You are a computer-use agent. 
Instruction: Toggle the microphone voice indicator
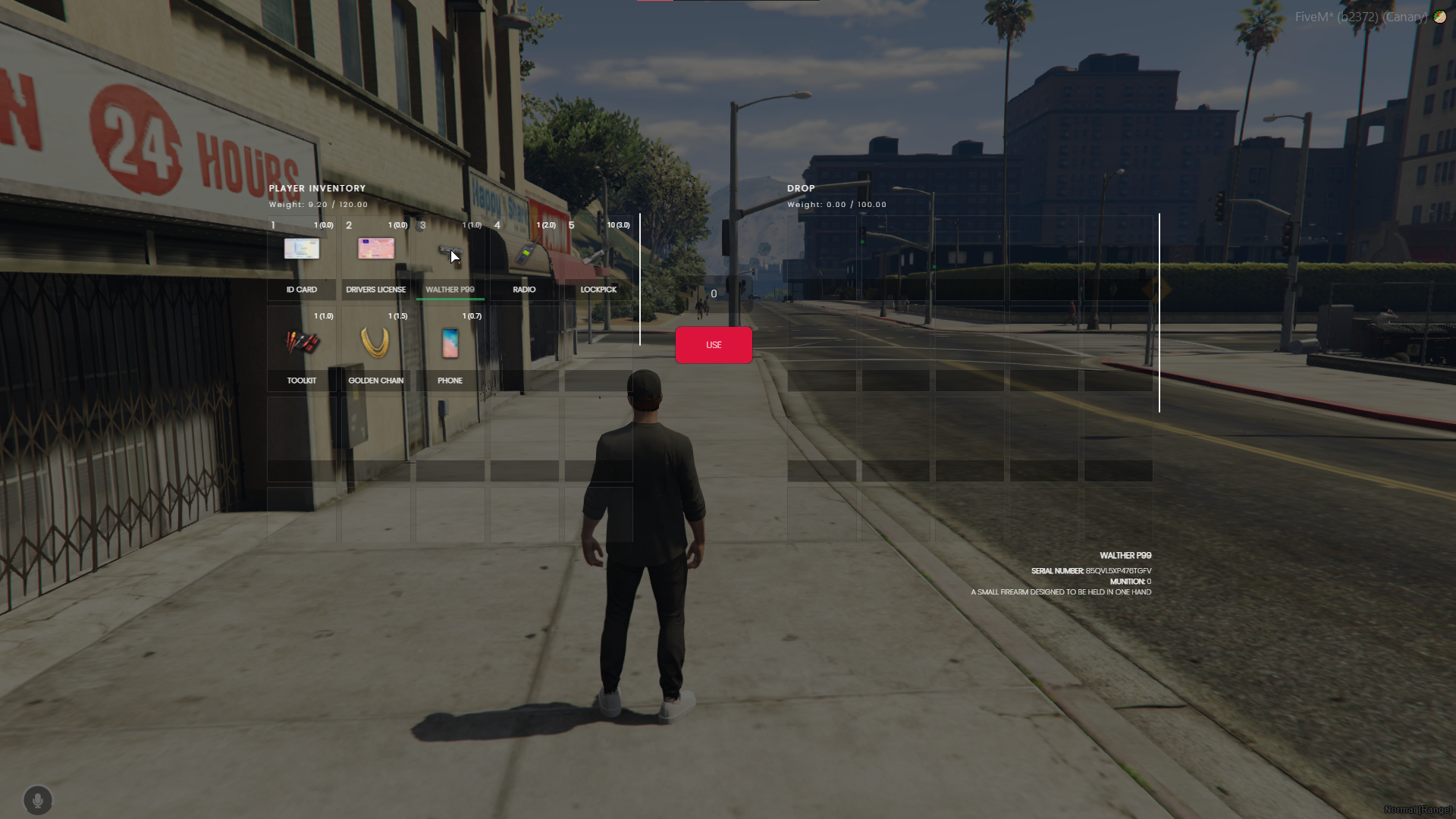pos(38,800)
